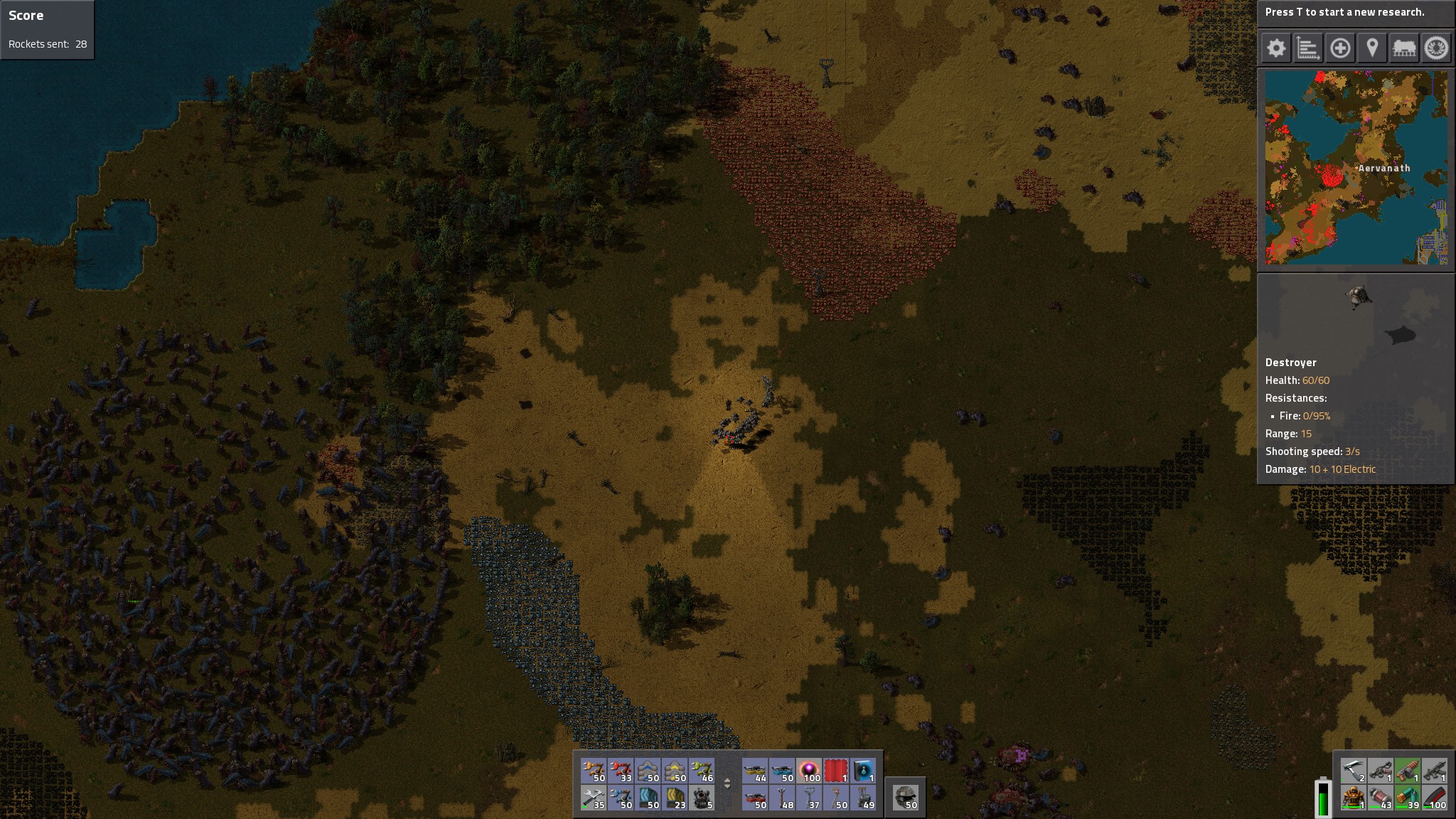Choose the purple orb item slot
This screenshot has width=1456, height=819.
[809, 771]
